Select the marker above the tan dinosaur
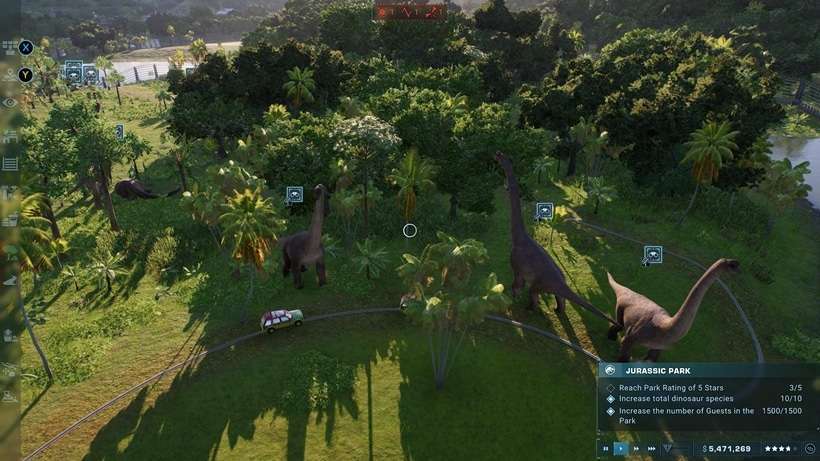Viewport: 820px width, 461px height. (653, 255)
